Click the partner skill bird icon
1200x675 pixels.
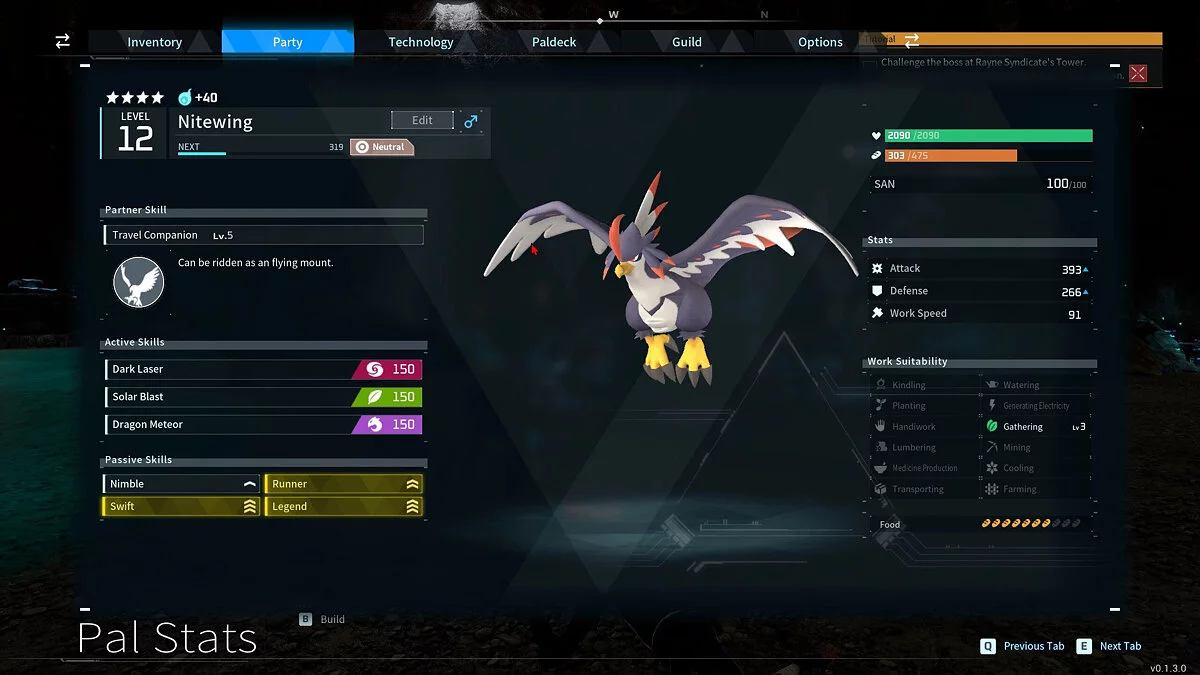139,282
